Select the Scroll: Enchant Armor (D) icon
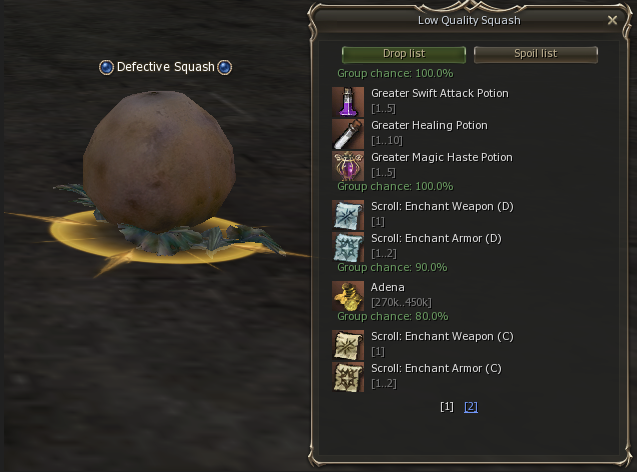Viewport: 637px width, 472px height. (x=348, y=246)
